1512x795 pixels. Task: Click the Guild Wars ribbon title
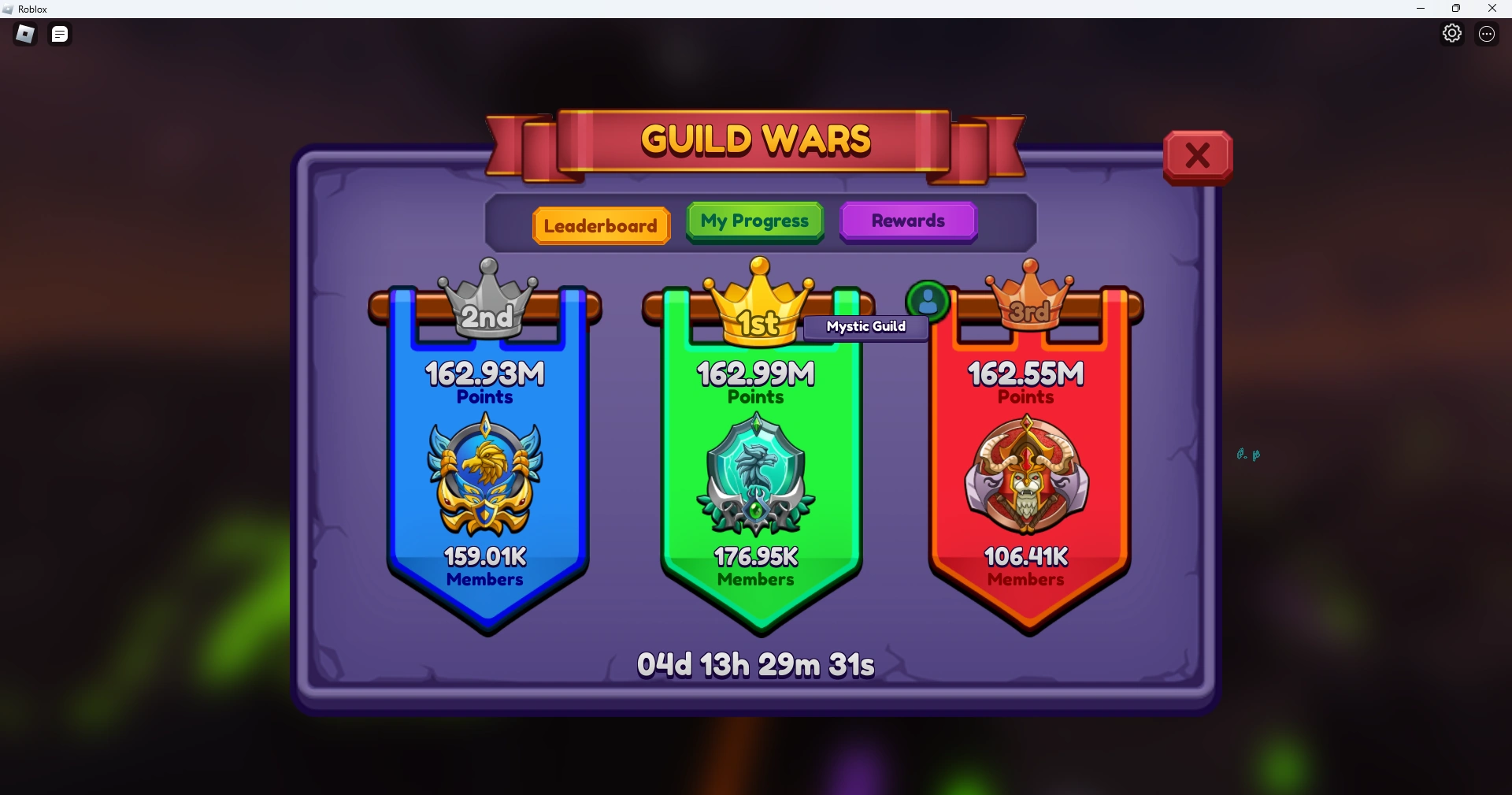[x=754, y=139]
